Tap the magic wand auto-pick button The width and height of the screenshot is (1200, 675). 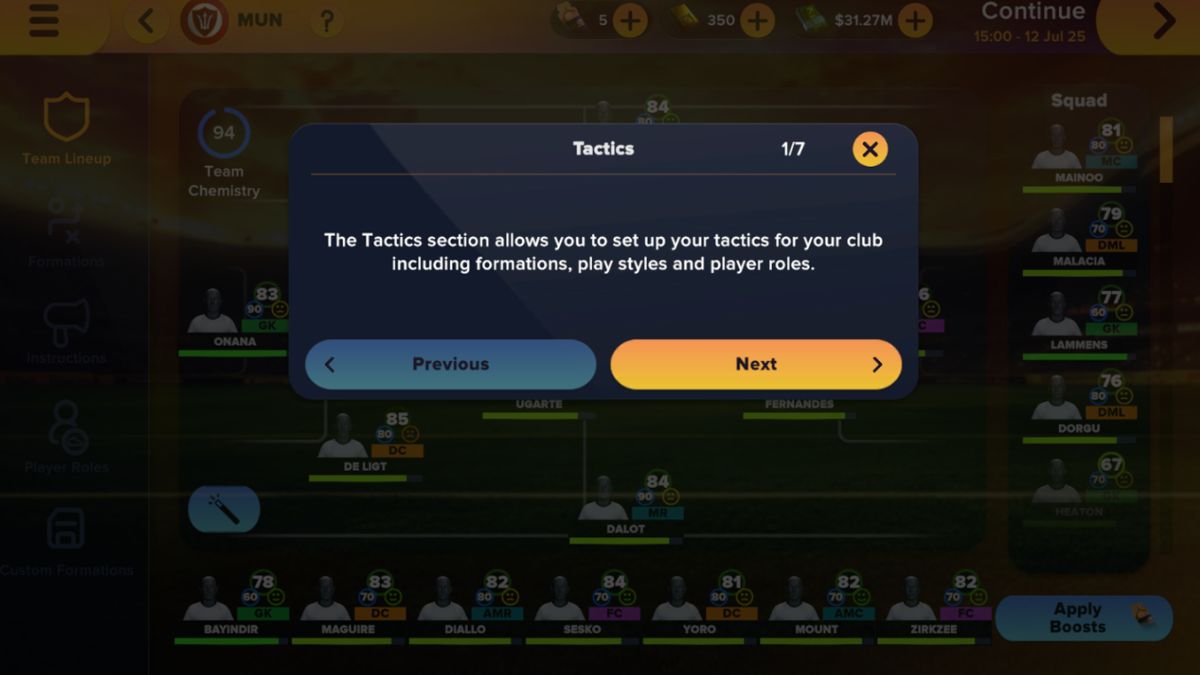tap(224, 510)
